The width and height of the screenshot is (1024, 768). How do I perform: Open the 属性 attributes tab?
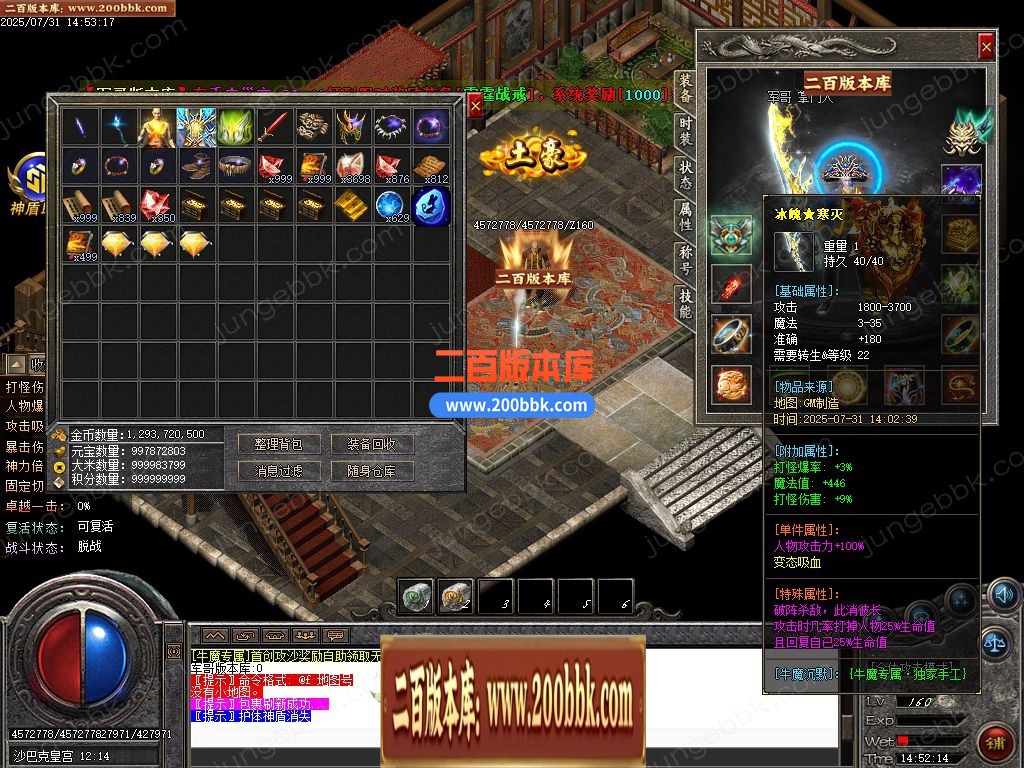tap(685, 216)
